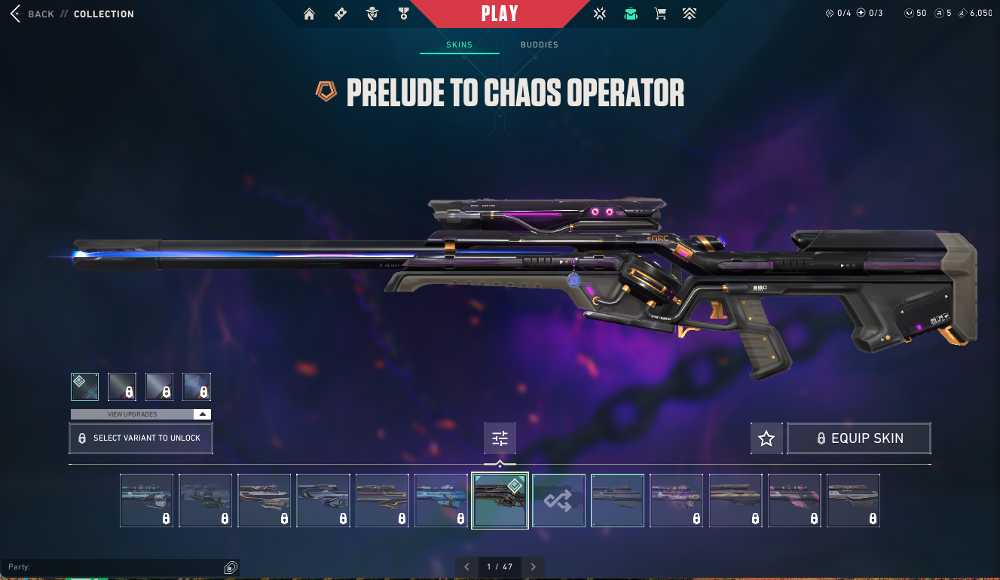This screenshot has width=1000, height=580.
Task: Switch to the Buddies tab
Action: (539, 45)
